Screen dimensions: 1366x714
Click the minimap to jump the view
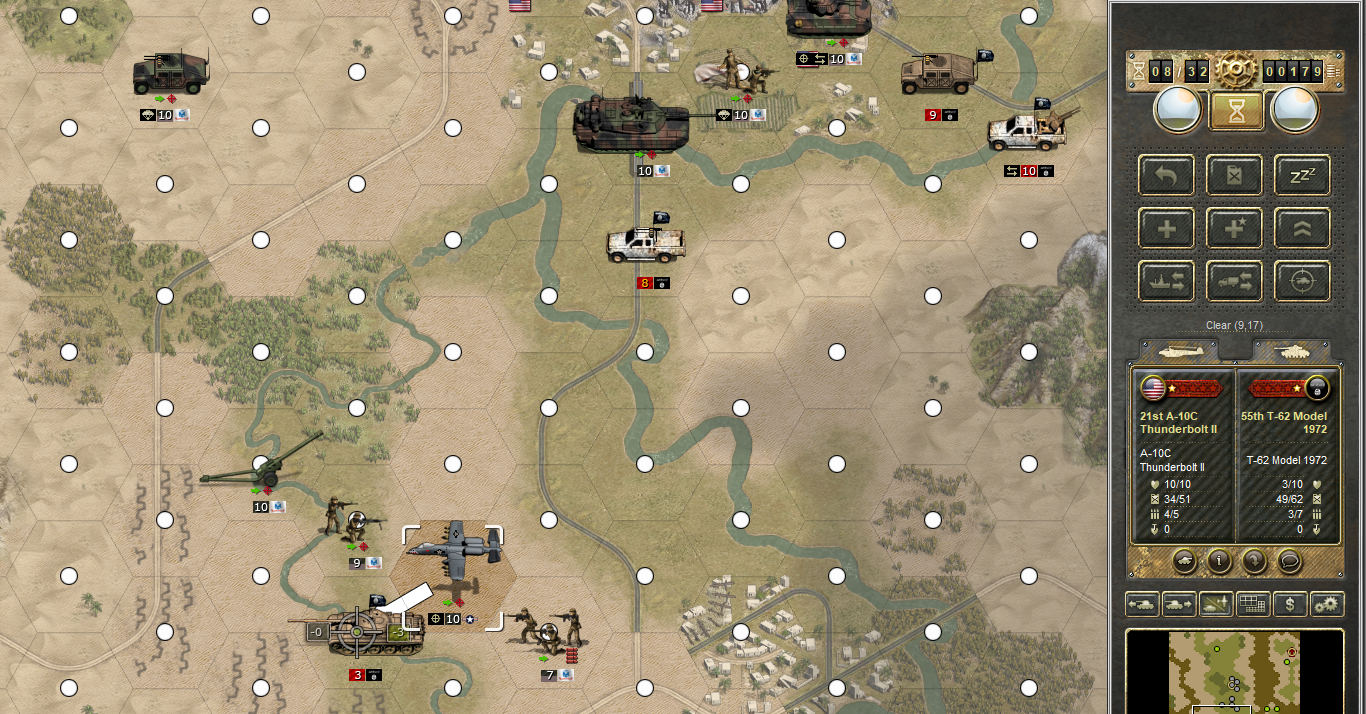coord(1234,672)
